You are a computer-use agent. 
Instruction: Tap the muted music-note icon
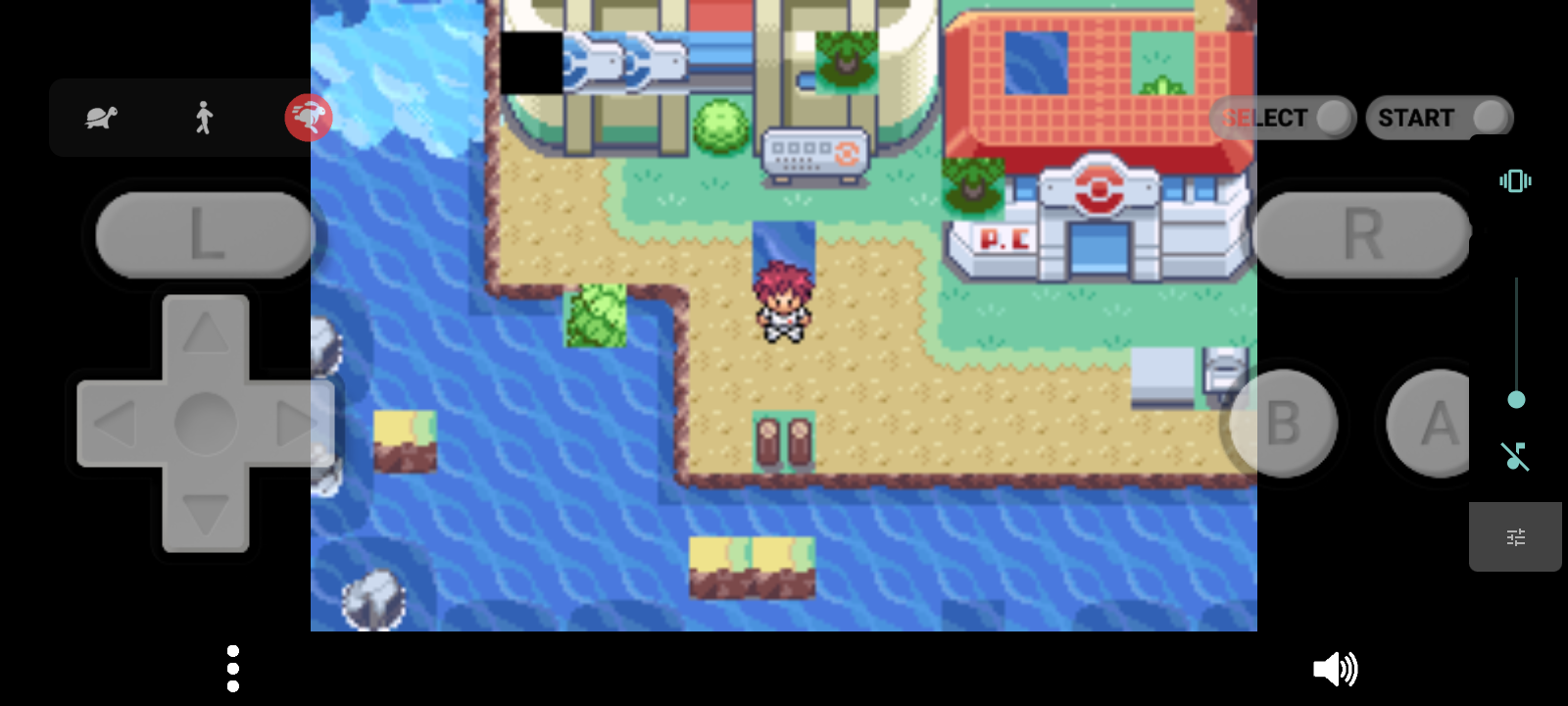click(1514, 459)
